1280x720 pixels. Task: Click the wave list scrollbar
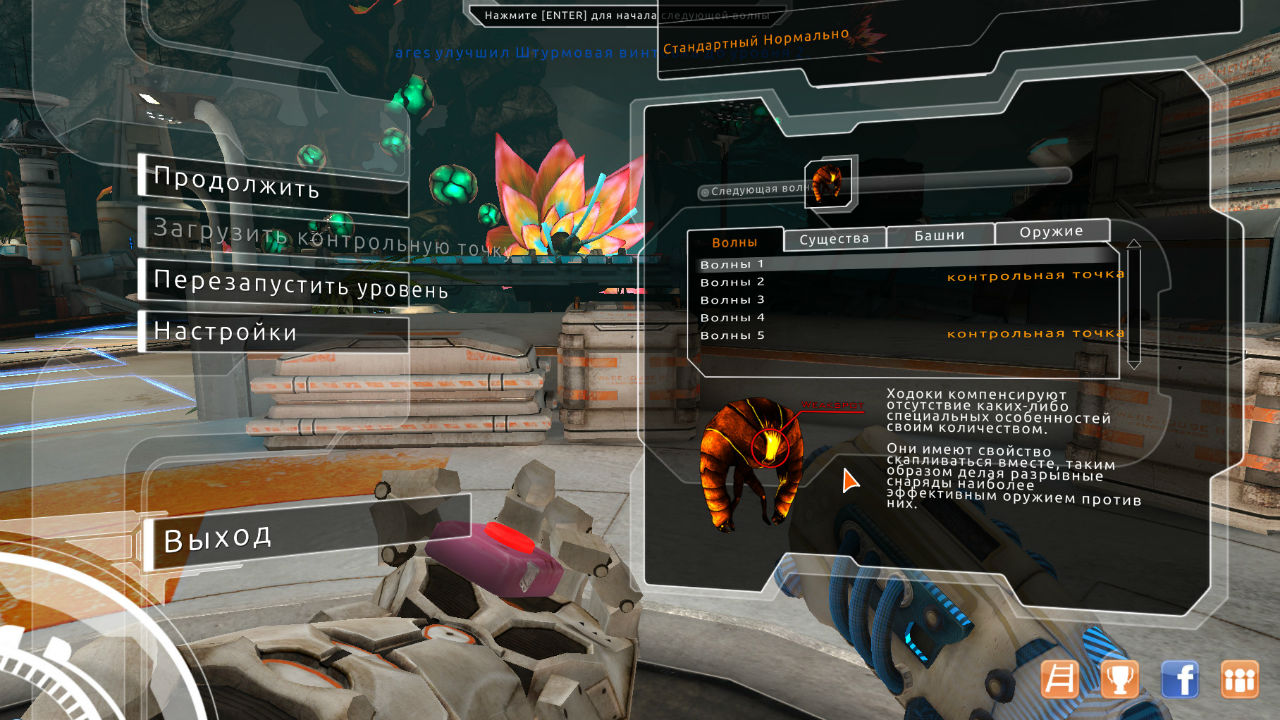pyautogui.click(x=1133, y=304)
